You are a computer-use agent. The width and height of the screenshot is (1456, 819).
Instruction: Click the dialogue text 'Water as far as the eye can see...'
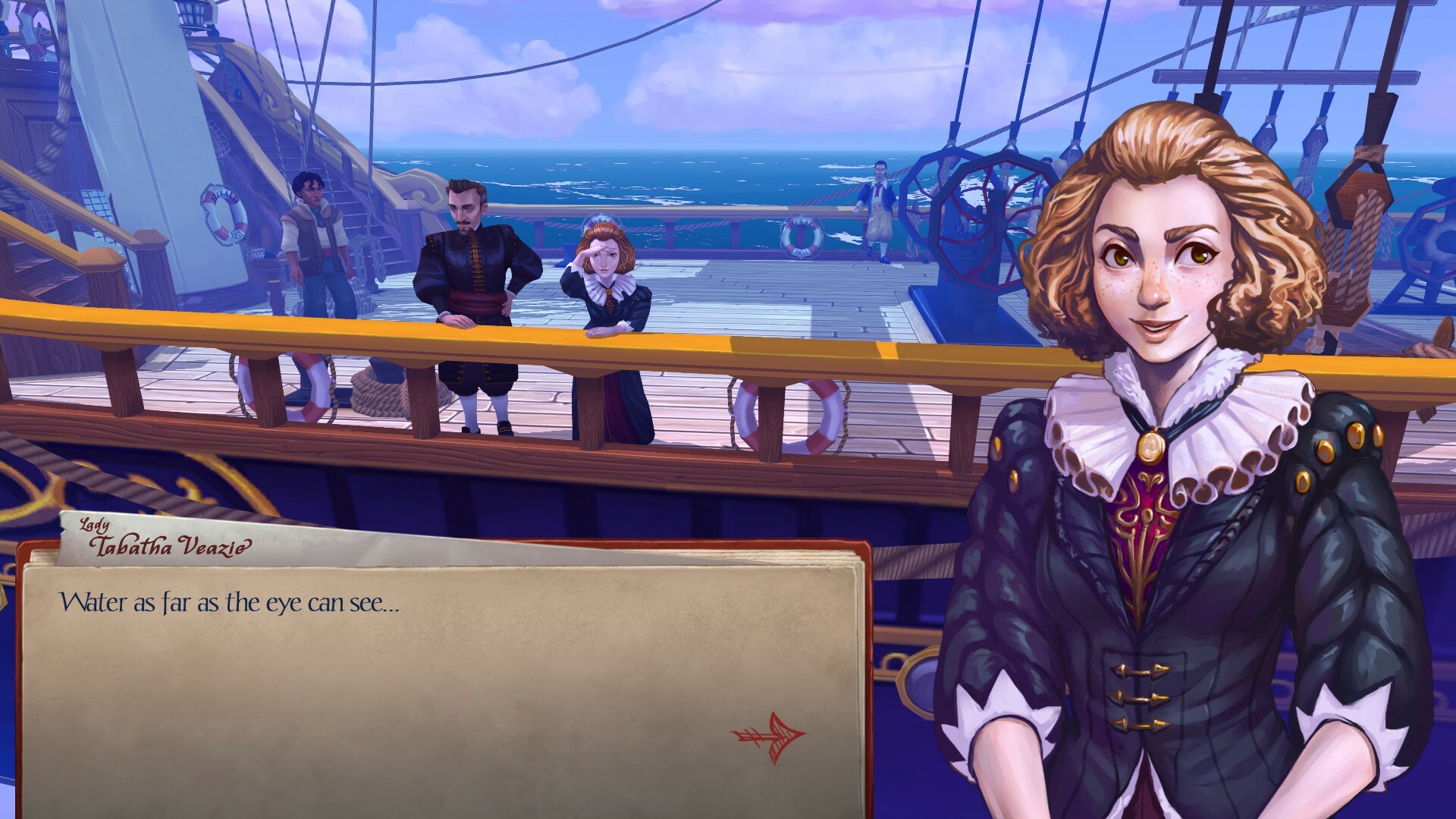coord(231,603)
